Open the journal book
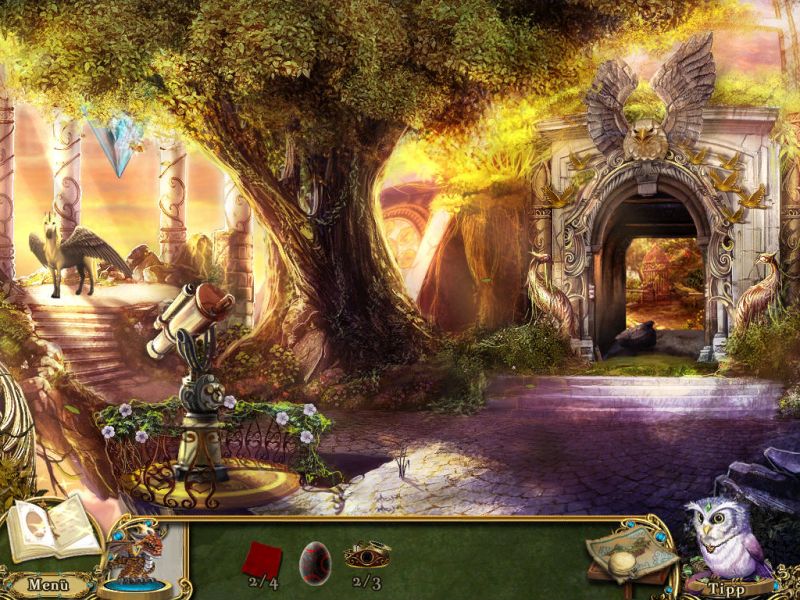Image resolution: width=800 pixels, height=600 pixels. click(54, 526)
